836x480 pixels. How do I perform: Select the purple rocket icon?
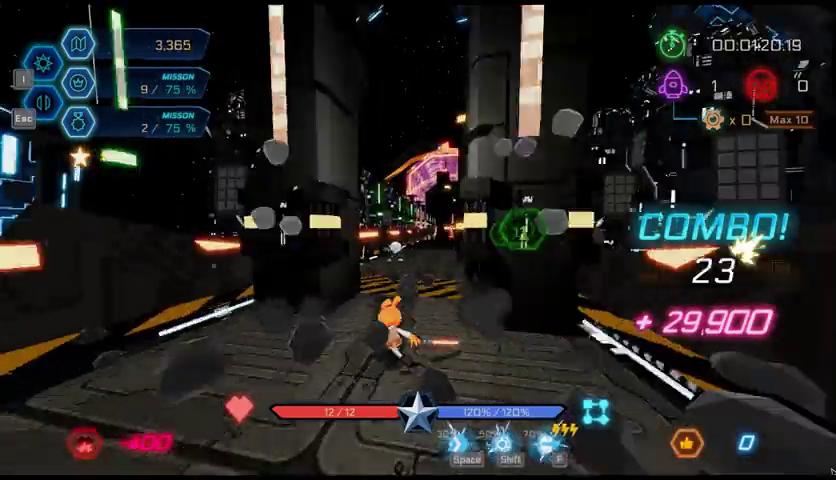pyautogui.click(x=673, y=85)
